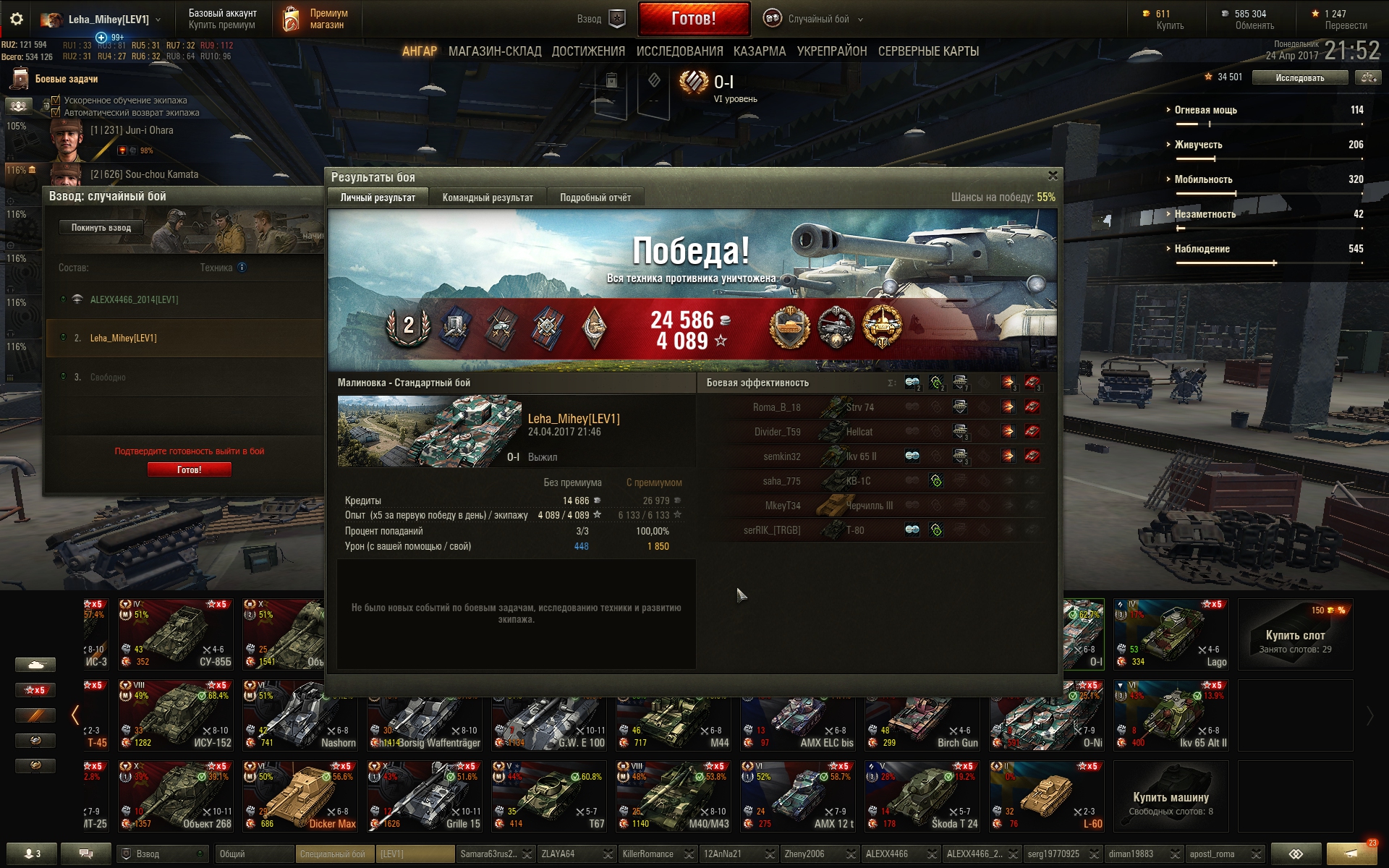Switch to the Командный результат tab
This screenshot has width=1389, height=868.
point(487,197)
